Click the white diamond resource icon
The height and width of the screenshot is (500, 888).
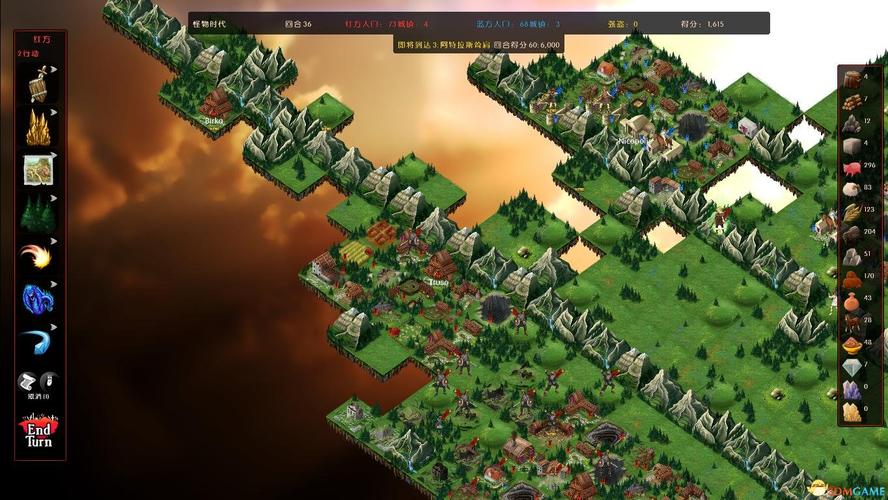852,367
